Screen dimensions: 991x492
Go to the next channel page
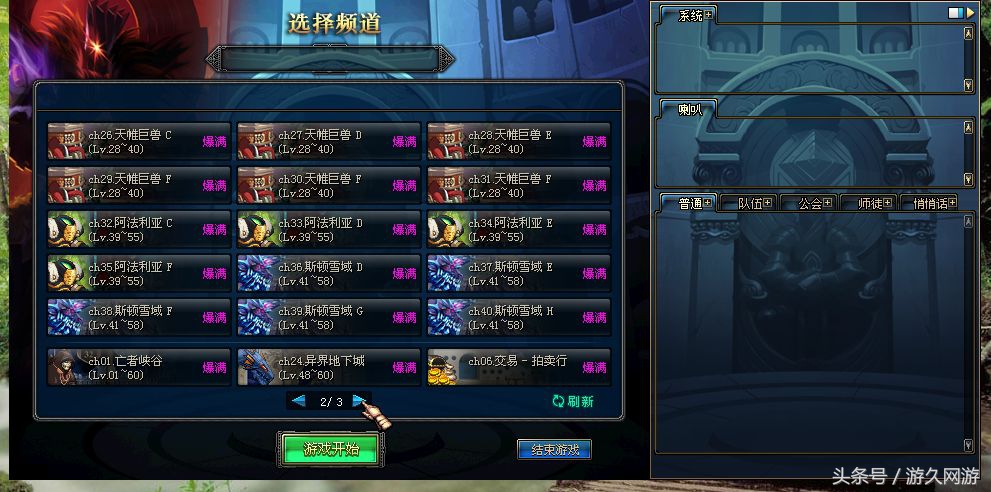pyautogui.click(x=359, y=401)
